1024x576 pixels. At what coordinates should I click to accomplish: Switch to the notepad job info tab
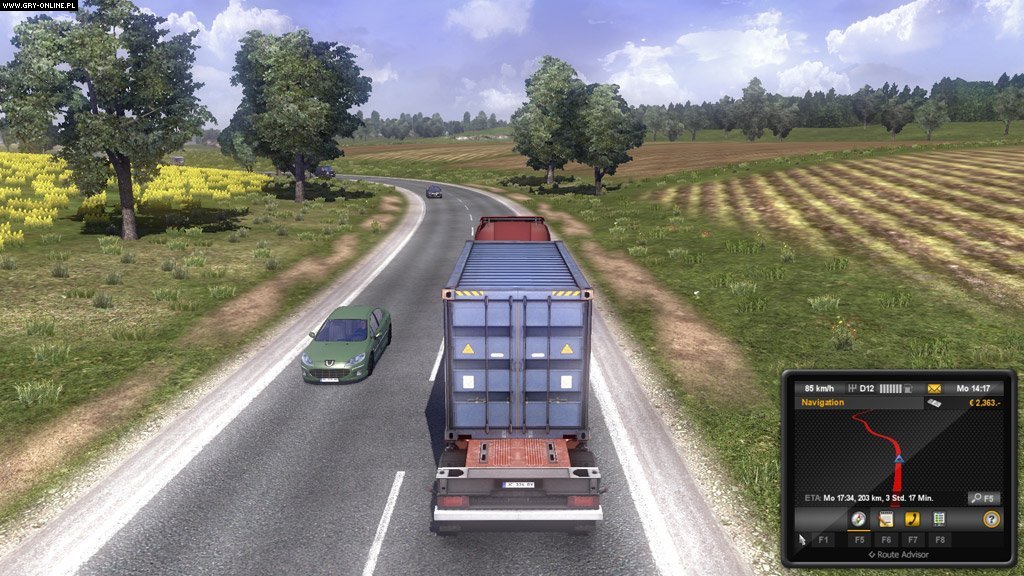[x=885, y=519]
